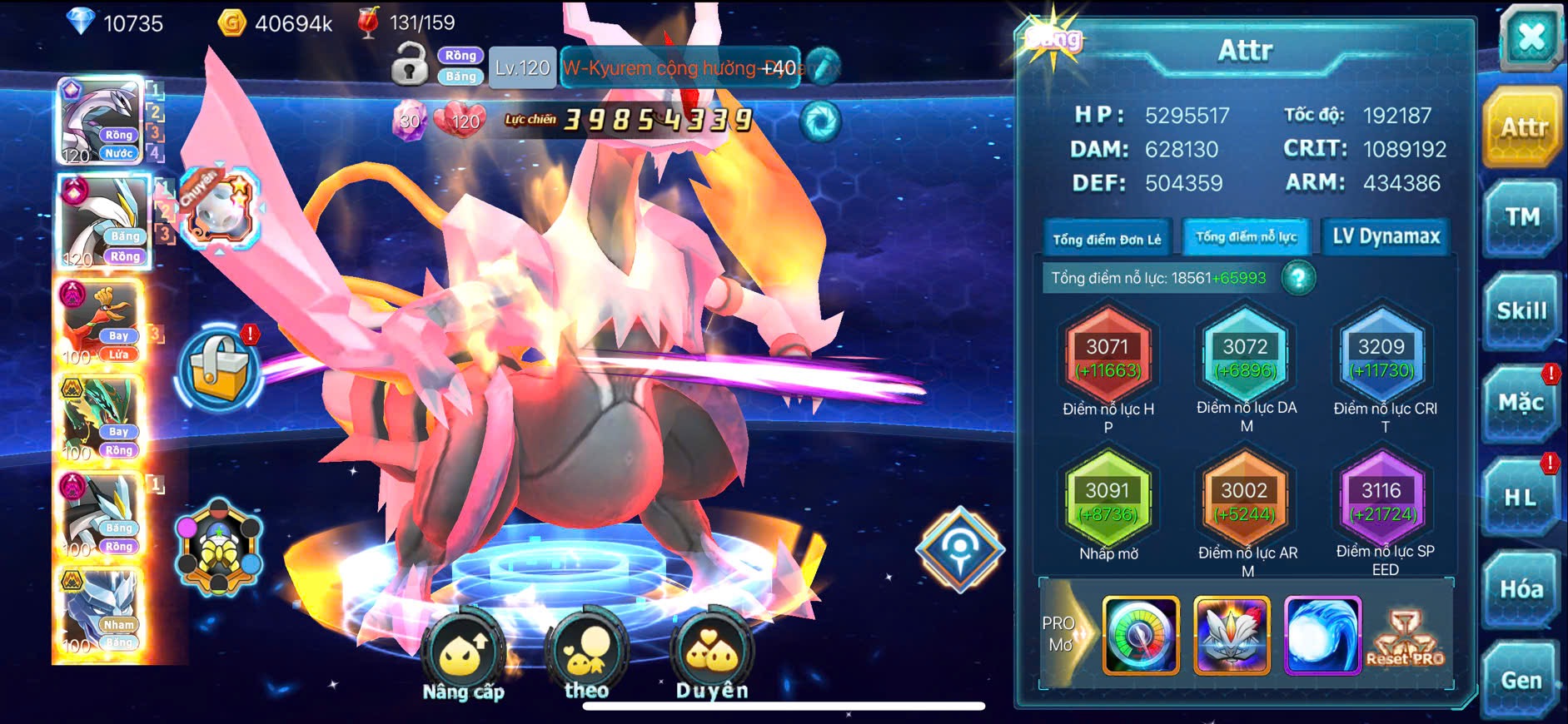The width and height of the screenshot is (1568, 724).
Task: Click the effort points help question mark
Action: click(x=1298, y=278)
